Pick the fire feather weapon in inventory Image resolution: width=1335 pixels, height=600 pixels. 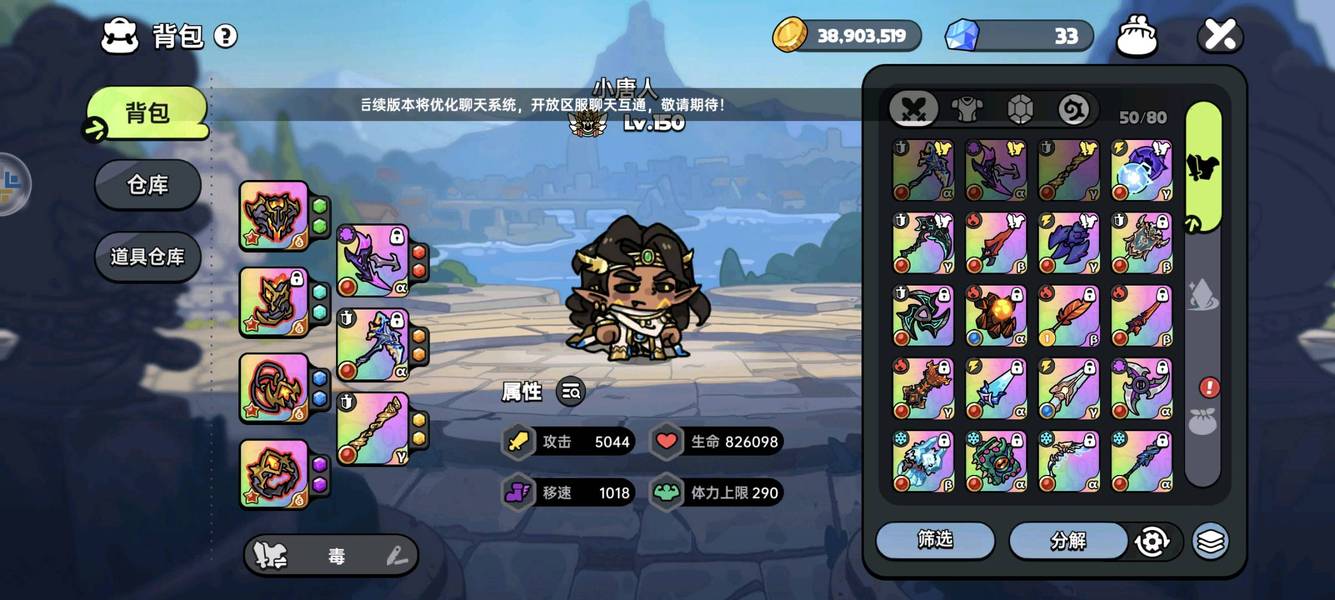point(1068,316)
